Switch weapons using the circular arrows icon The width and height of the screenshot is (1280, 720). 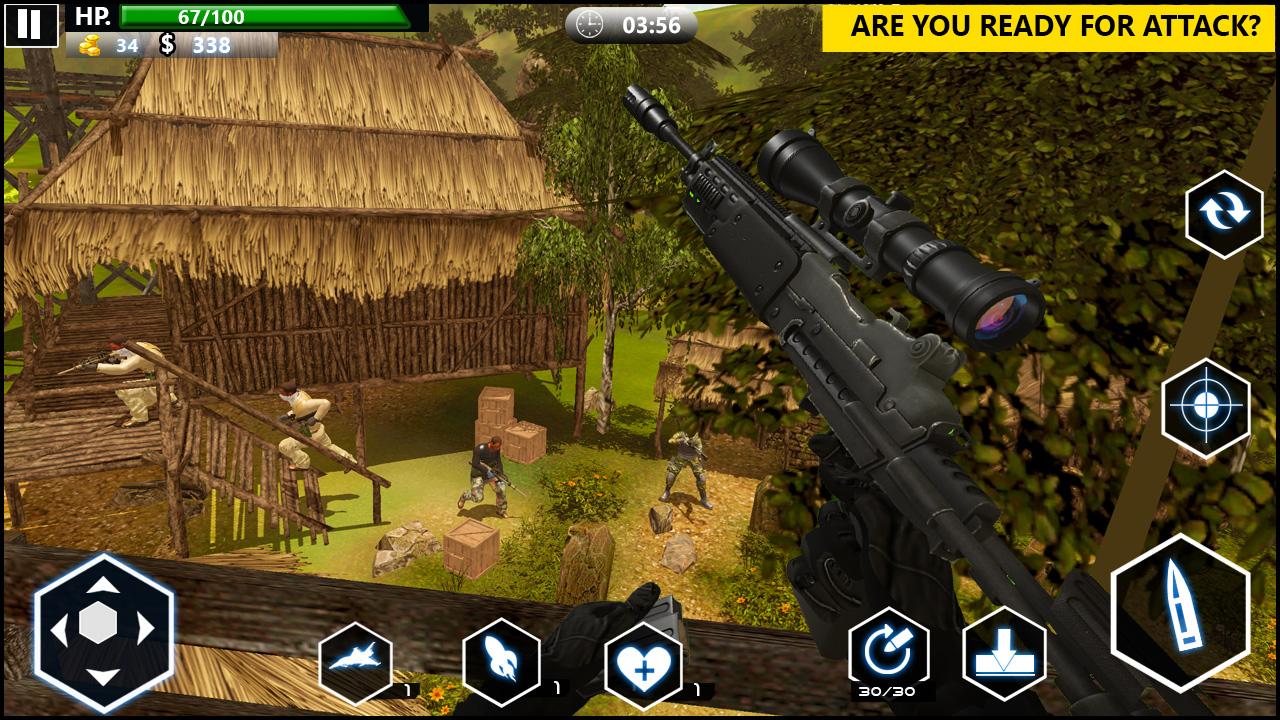(1223, 215)
